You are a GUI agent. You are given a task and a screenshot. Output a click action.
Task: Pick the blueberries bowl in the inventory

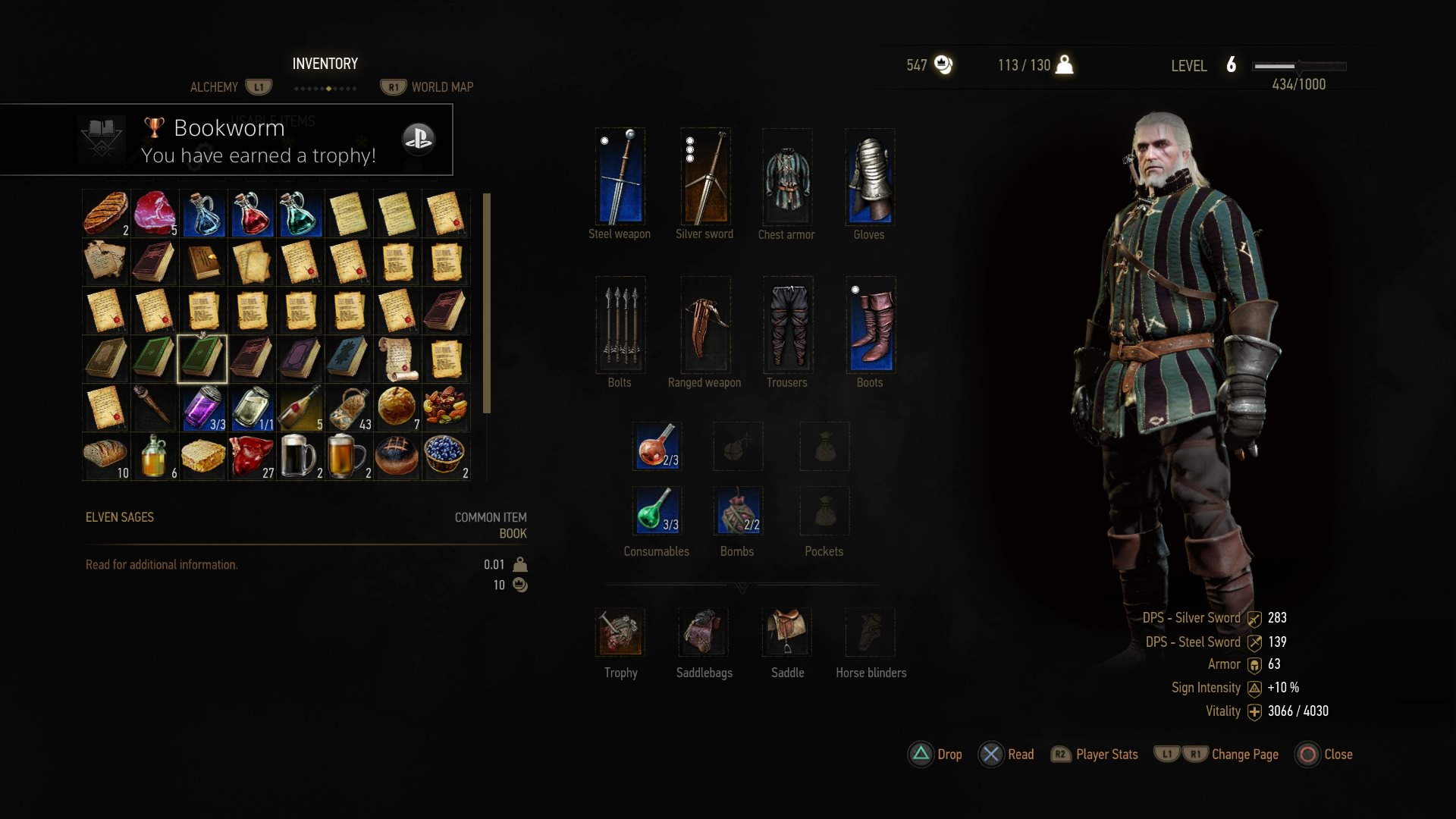click(x=444, y=457)
